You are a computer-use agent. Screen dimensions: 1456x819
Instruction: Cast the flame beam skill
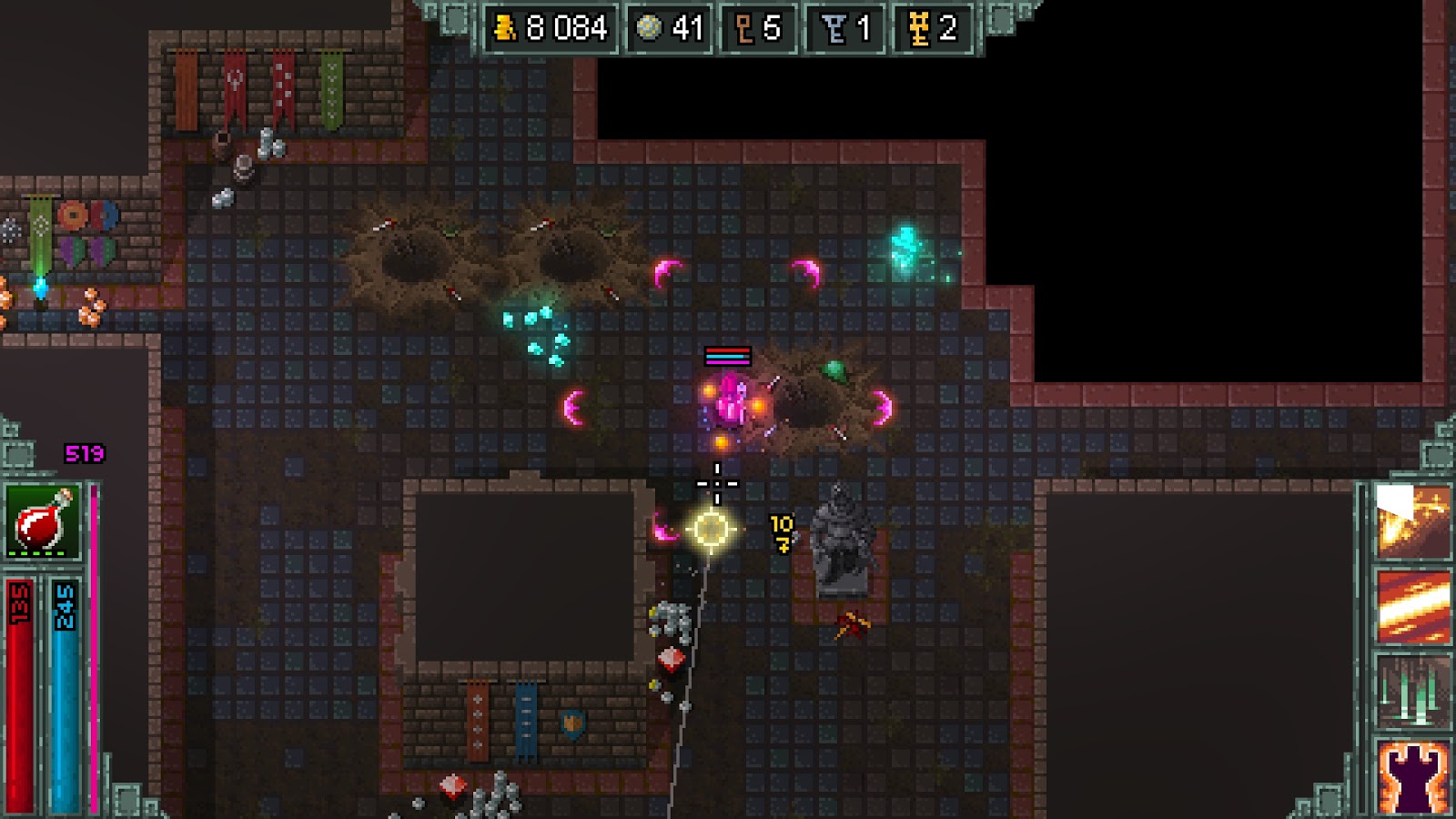(x=1412, y=606)
